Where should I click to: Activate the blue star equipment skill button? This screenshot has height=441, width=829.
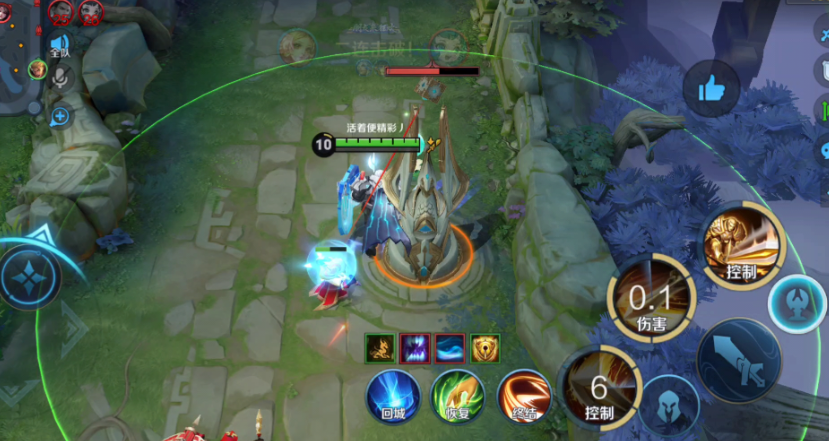(29, 277)
